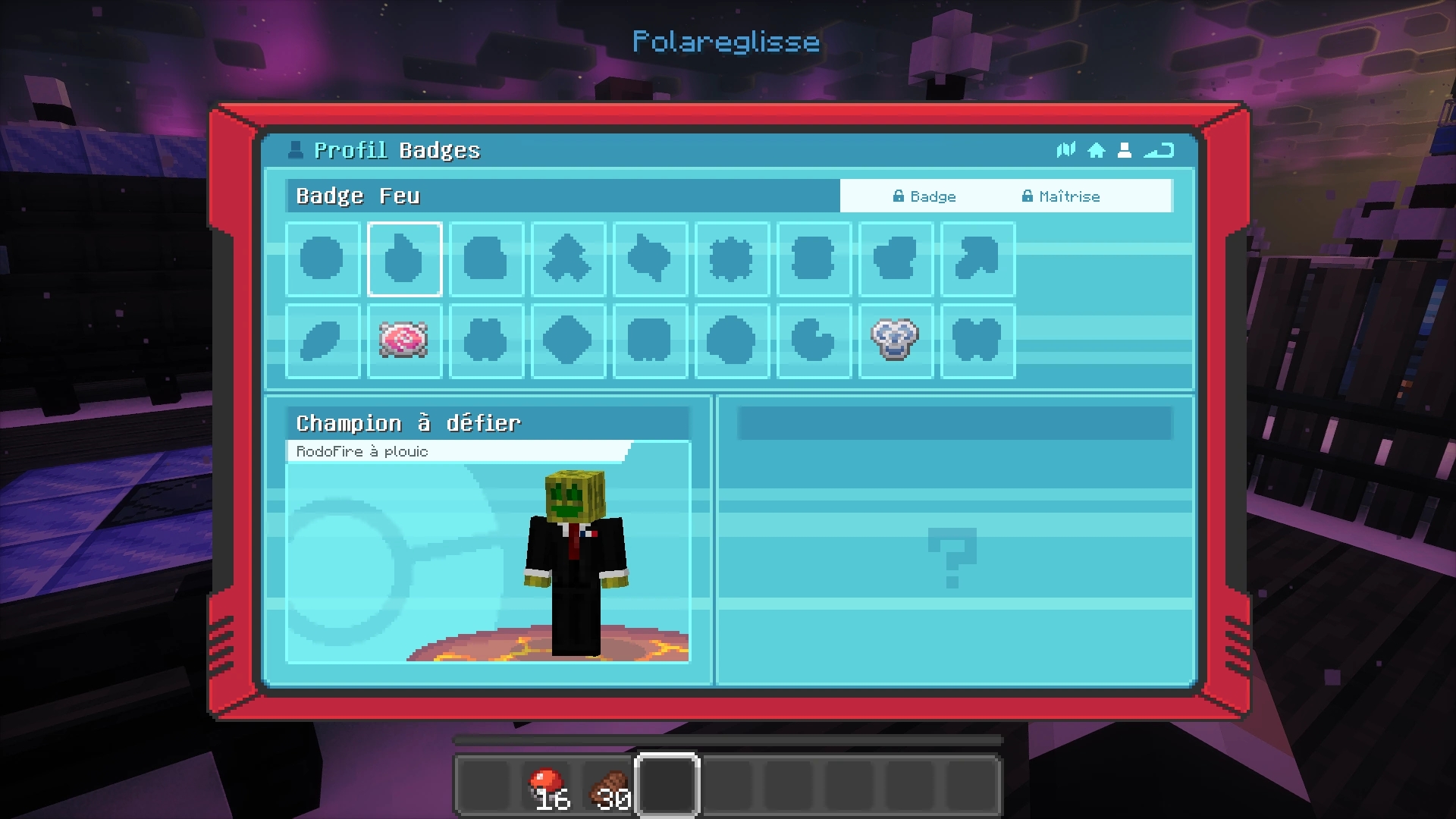The height and width of the screenshot is (819, 1456).
Task: Click the return arrow icon
Action: click(1159, 150)
